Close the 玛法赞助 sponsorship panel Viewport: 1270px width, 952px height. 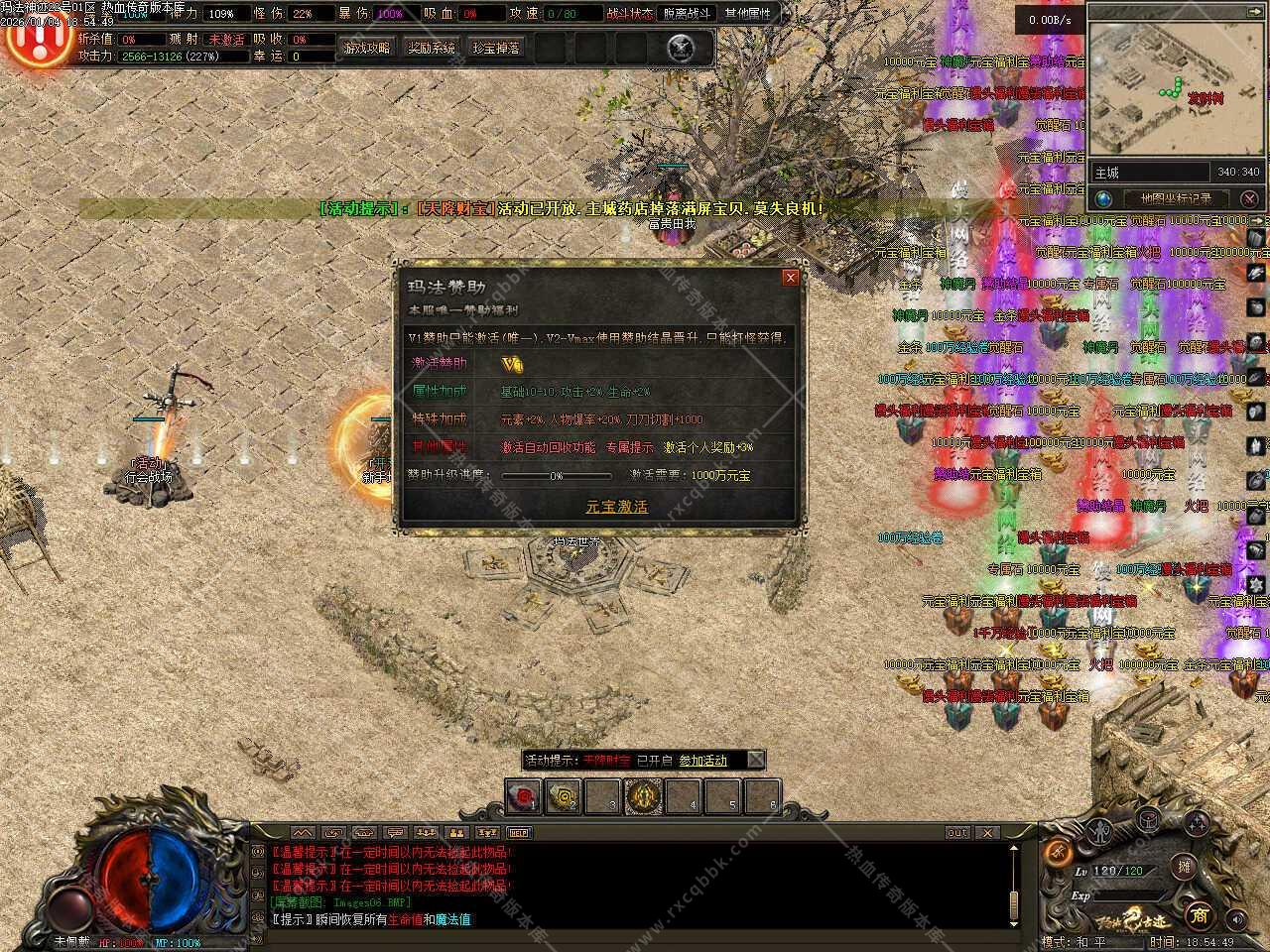[x=790, y=278]
